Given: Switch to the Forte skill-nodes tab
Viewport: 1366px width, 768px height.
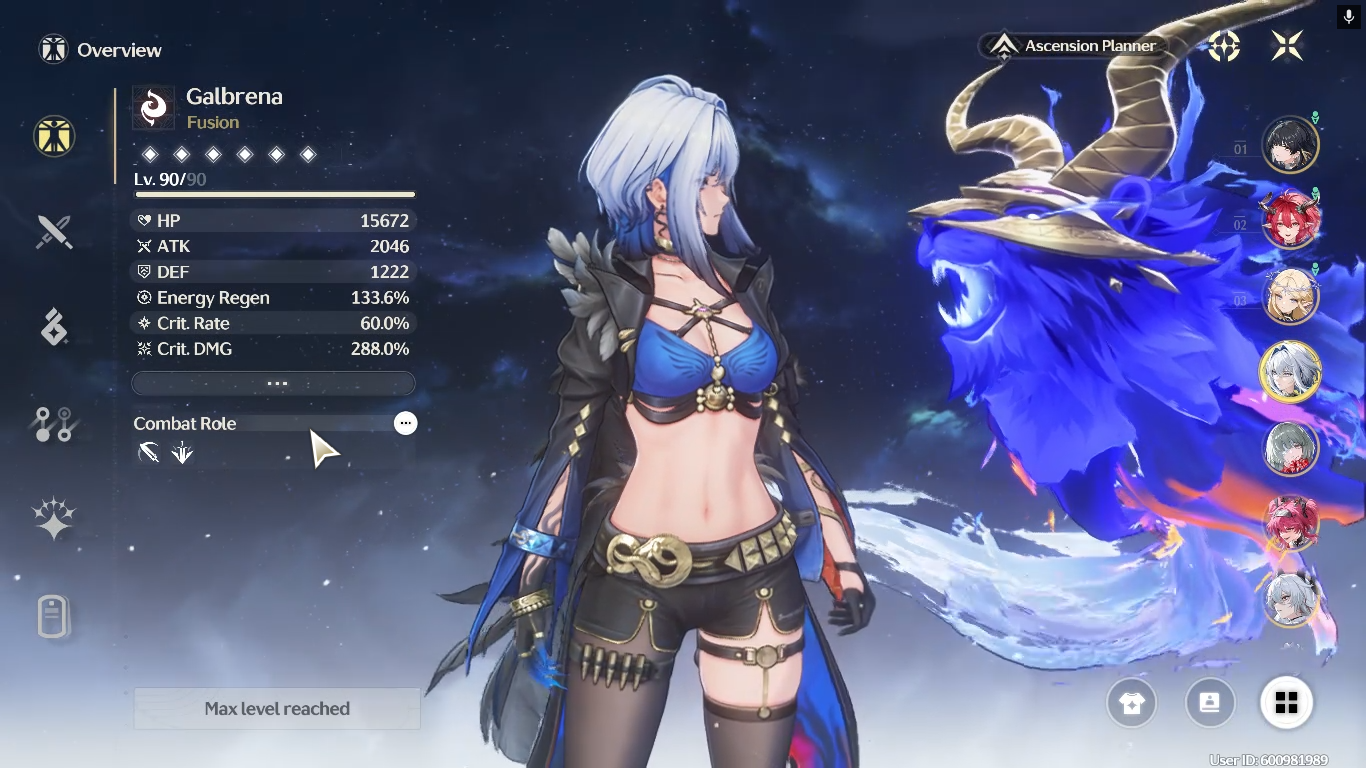Looking at the screenshot, I should [54, 424].
